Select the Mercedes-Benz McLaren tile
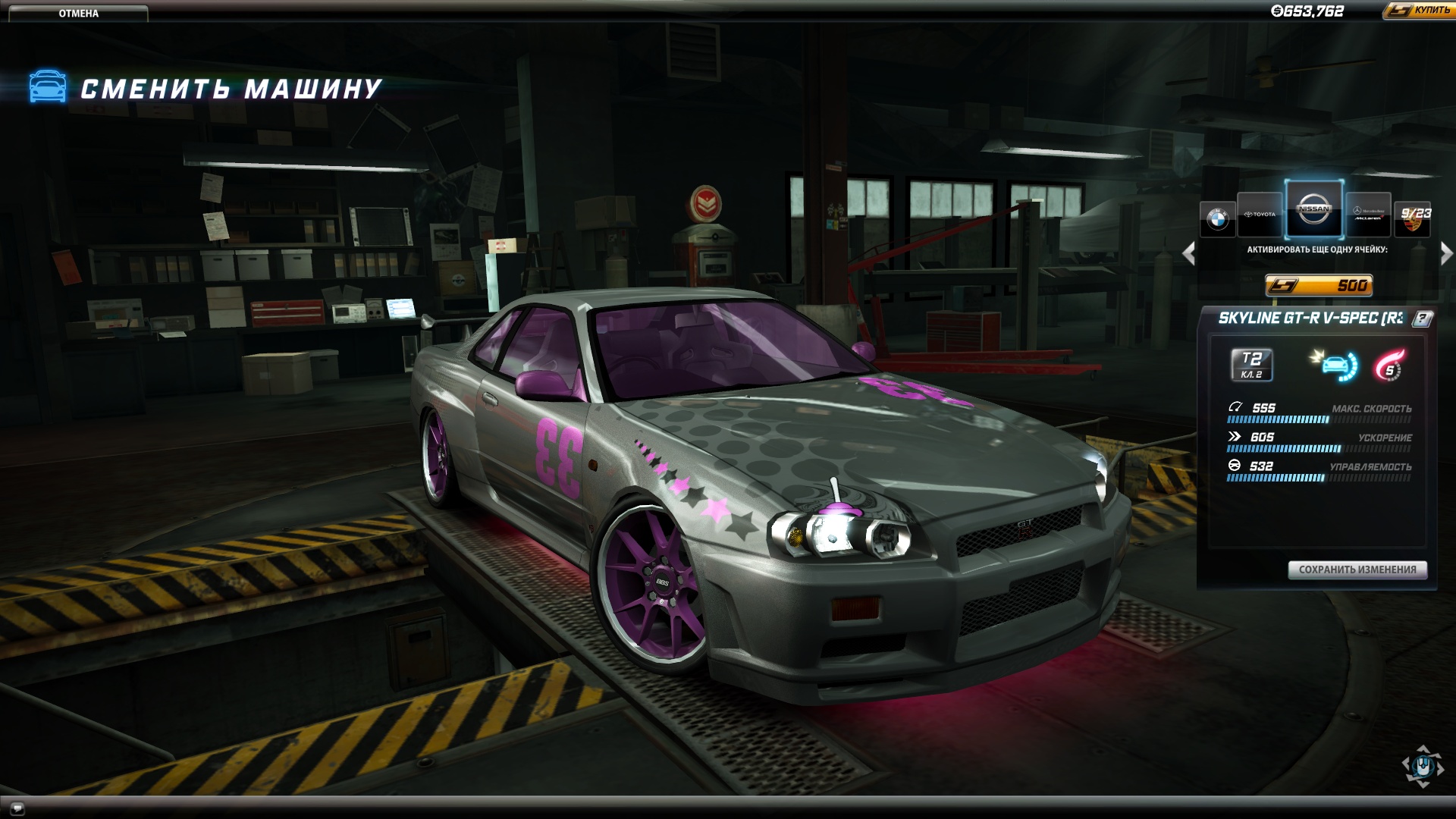 (x=1369, y=213)
